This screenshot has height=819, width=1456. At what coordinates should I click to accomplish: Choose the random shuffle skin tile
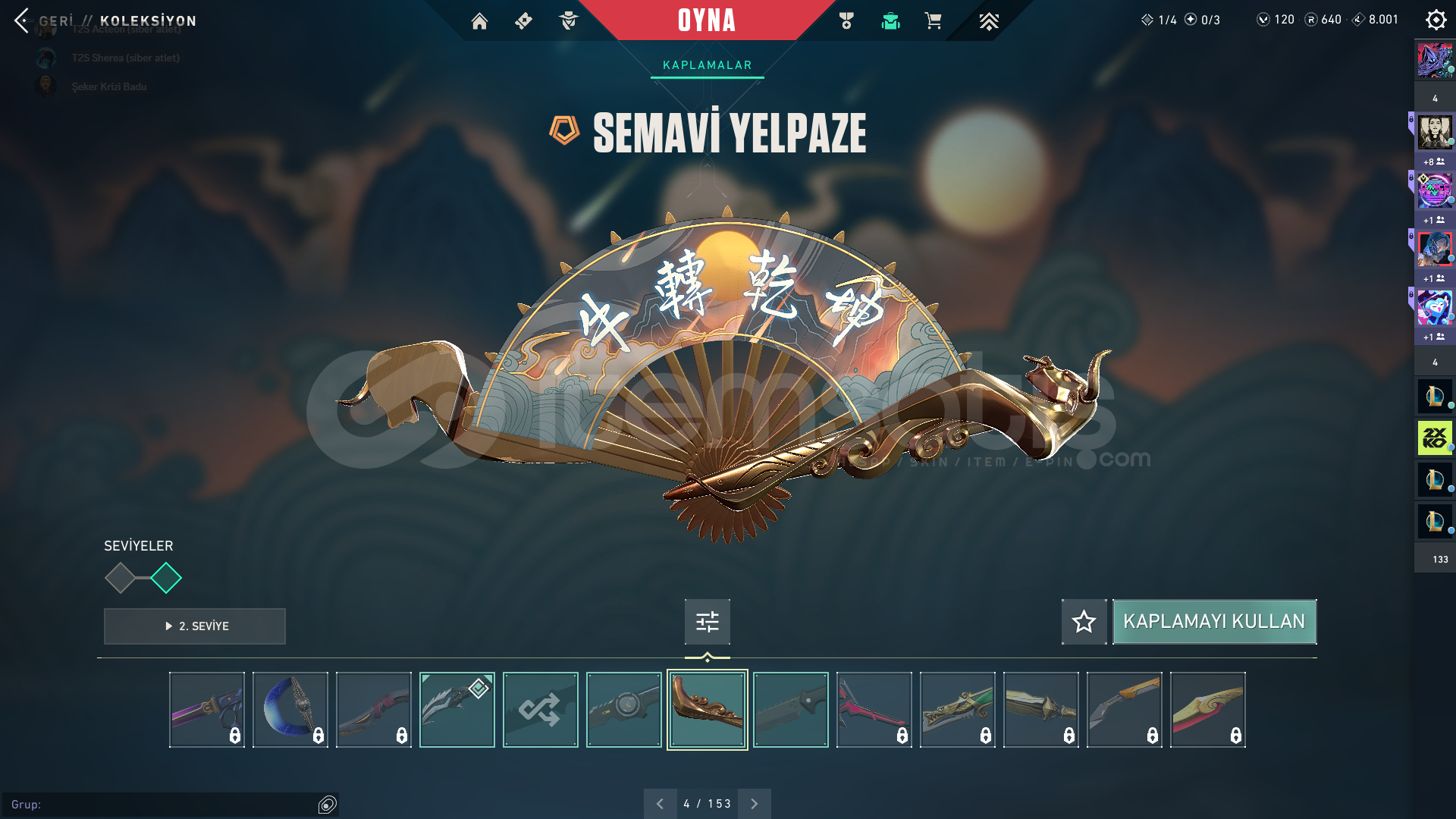tap(540, 710)
